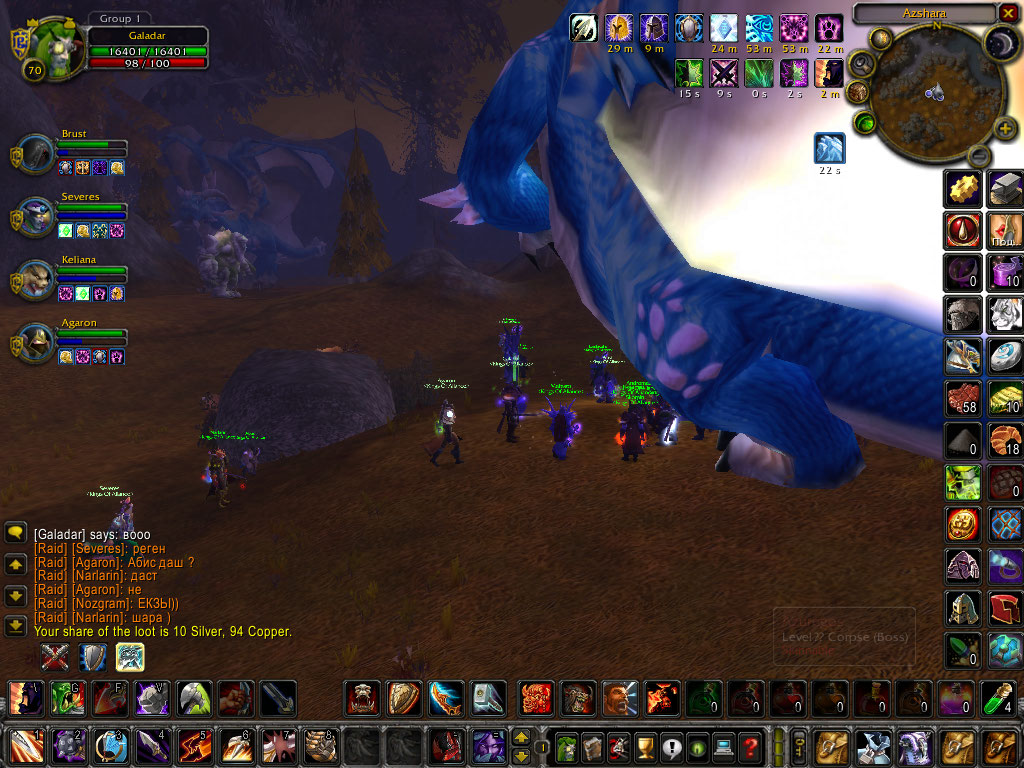The height and width of the screenshot is (768, 1024).
Task: Open the red question mark help button
Action: pos(749,746)
